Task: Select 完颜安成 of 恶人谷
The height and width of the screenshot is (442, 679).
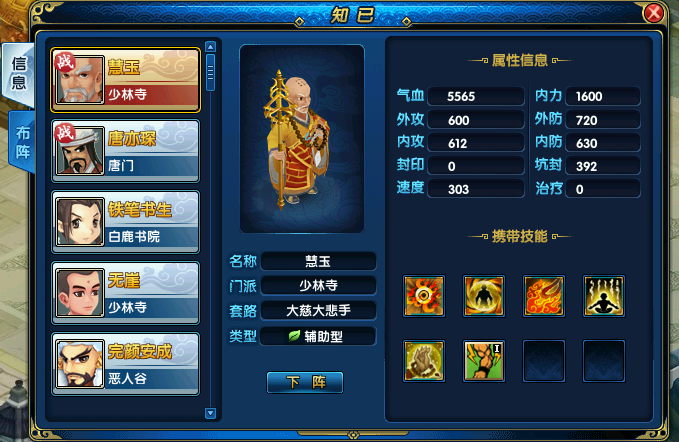Action: 125,364
